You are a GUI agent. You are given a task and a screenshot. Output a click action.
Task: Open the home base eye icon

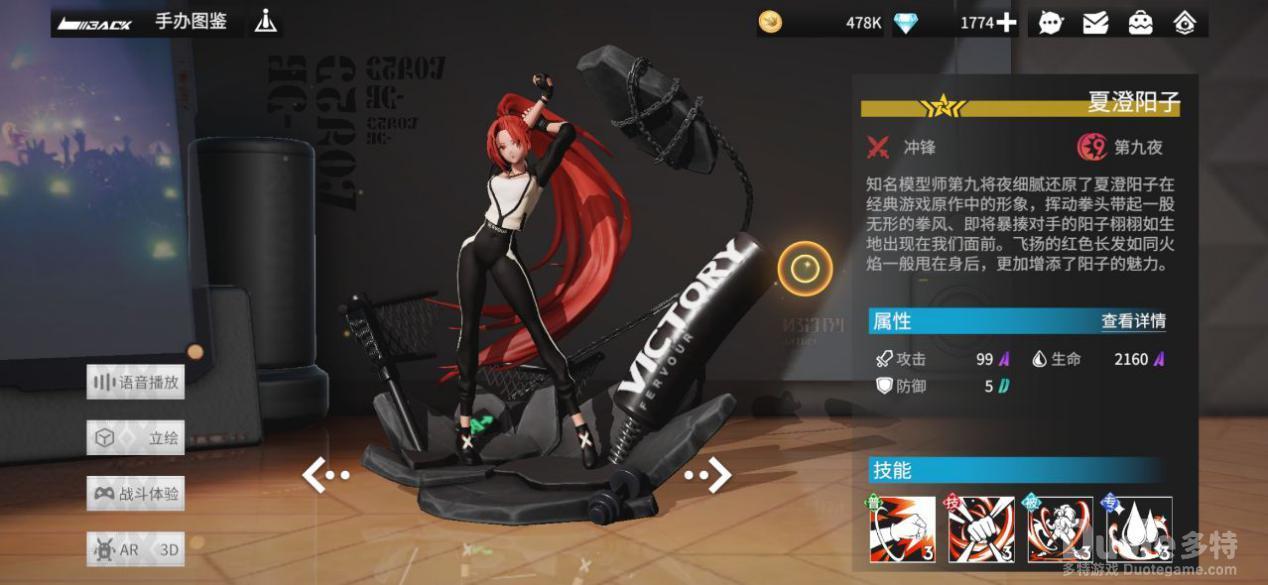click(1185, 22)
